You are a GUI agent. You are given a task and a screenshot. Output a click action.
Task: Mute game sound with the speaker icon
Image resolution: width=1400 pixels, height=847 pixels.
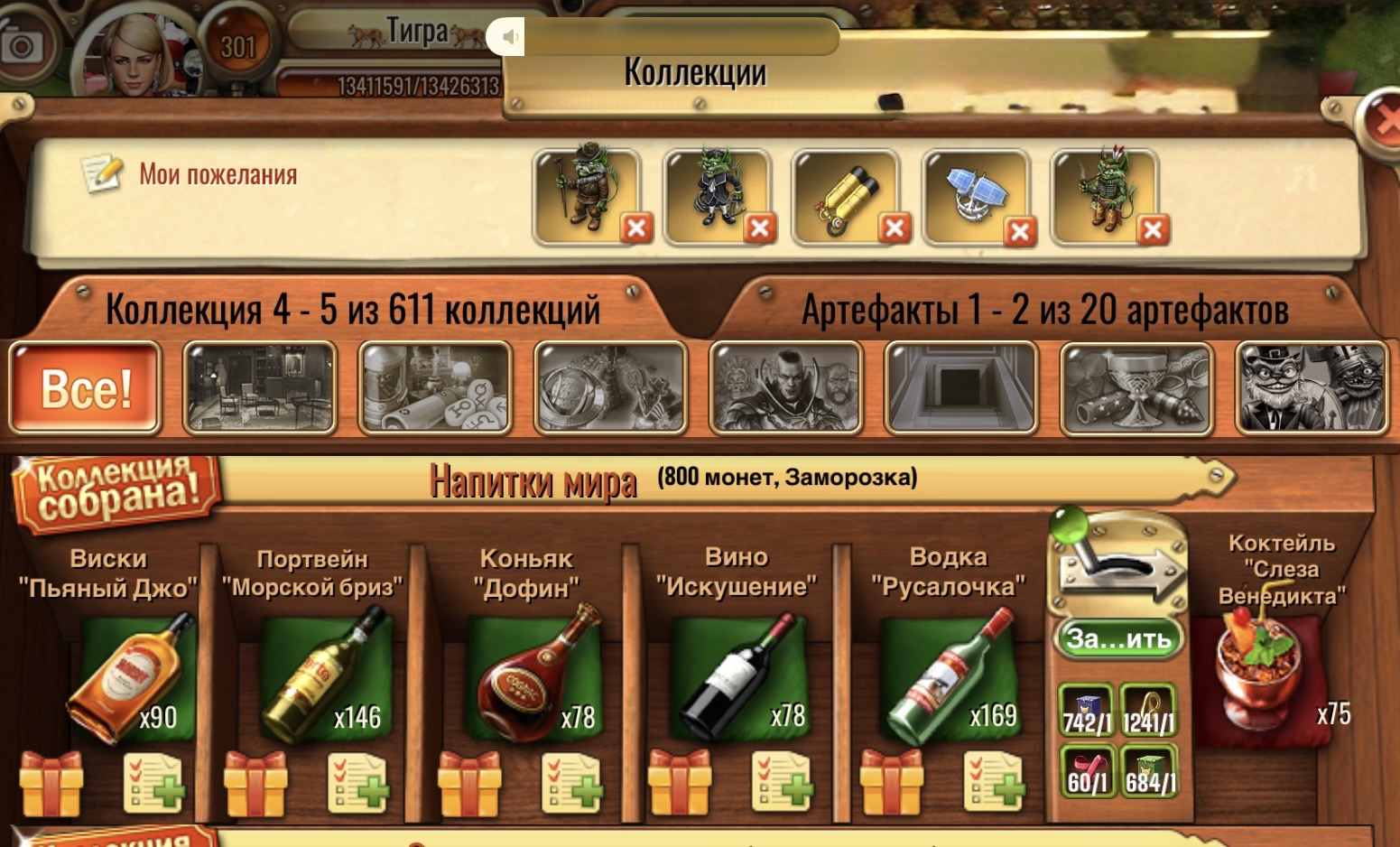[x=510, y=36]
